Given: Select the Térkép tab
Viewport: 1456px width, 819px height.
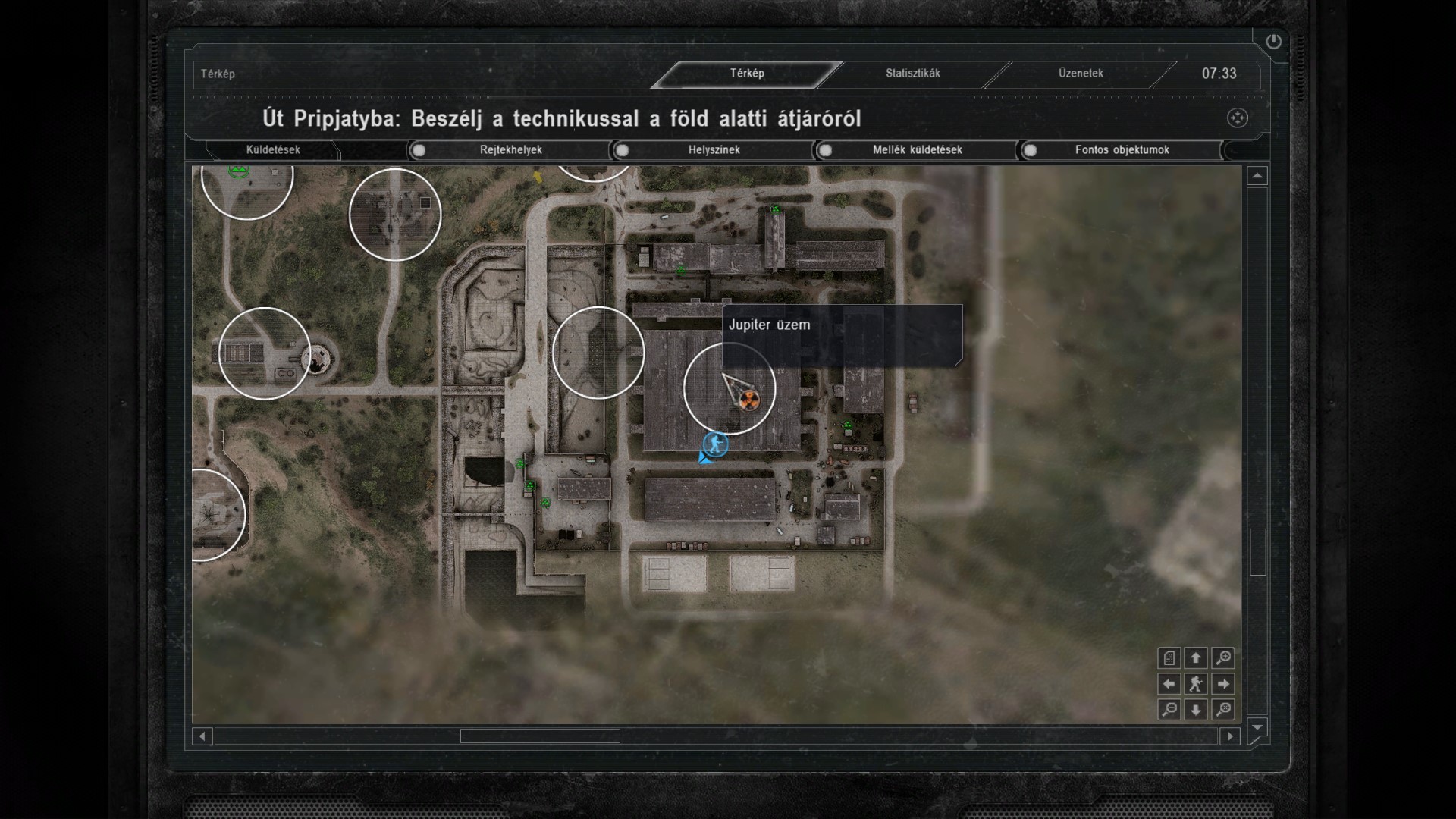Looking at the screenshot, I should pyautogui.click(x=747, y=74).
